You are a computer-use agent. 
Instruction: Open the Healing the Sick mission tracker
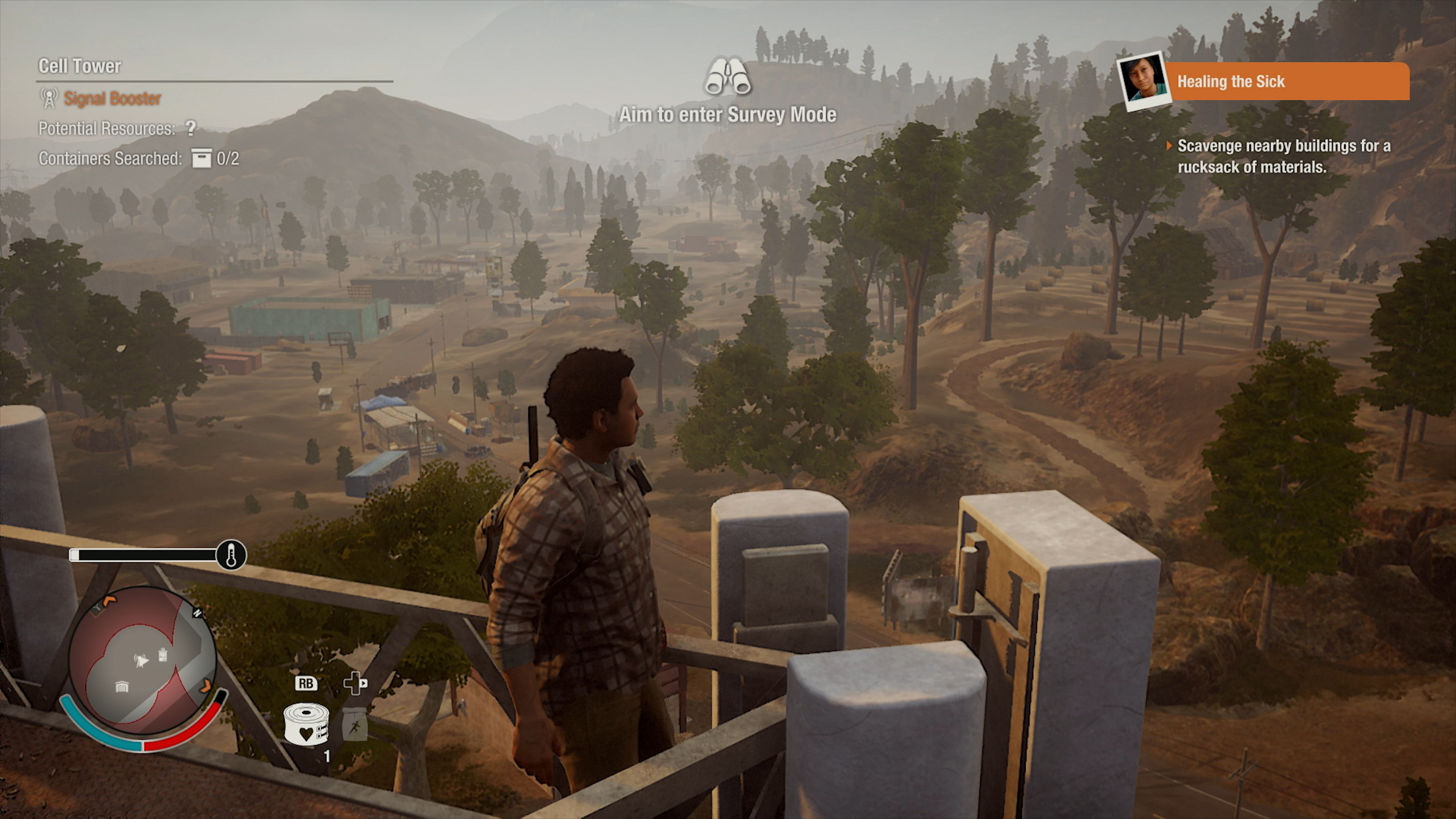click(x=1287, y=82)
